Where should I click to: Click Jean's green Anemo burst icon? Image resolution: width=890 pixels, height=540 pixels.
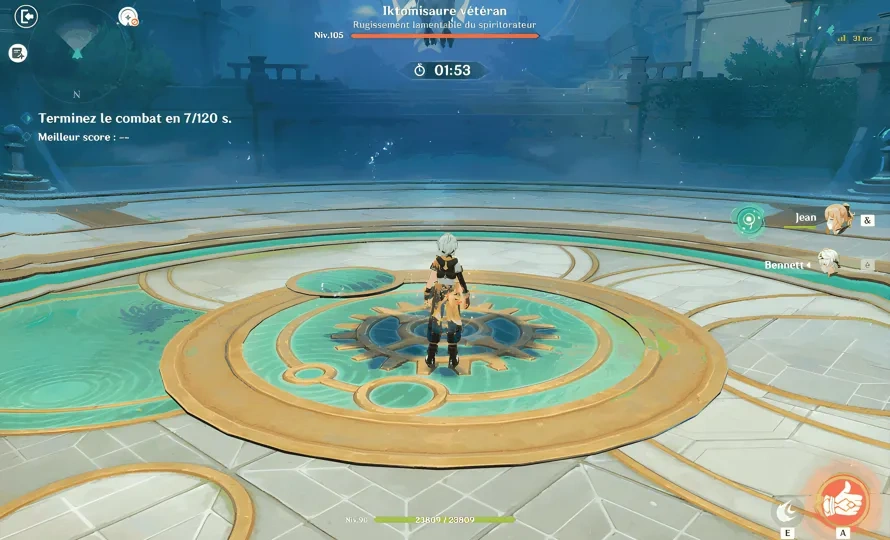click(x=751, y=220)
